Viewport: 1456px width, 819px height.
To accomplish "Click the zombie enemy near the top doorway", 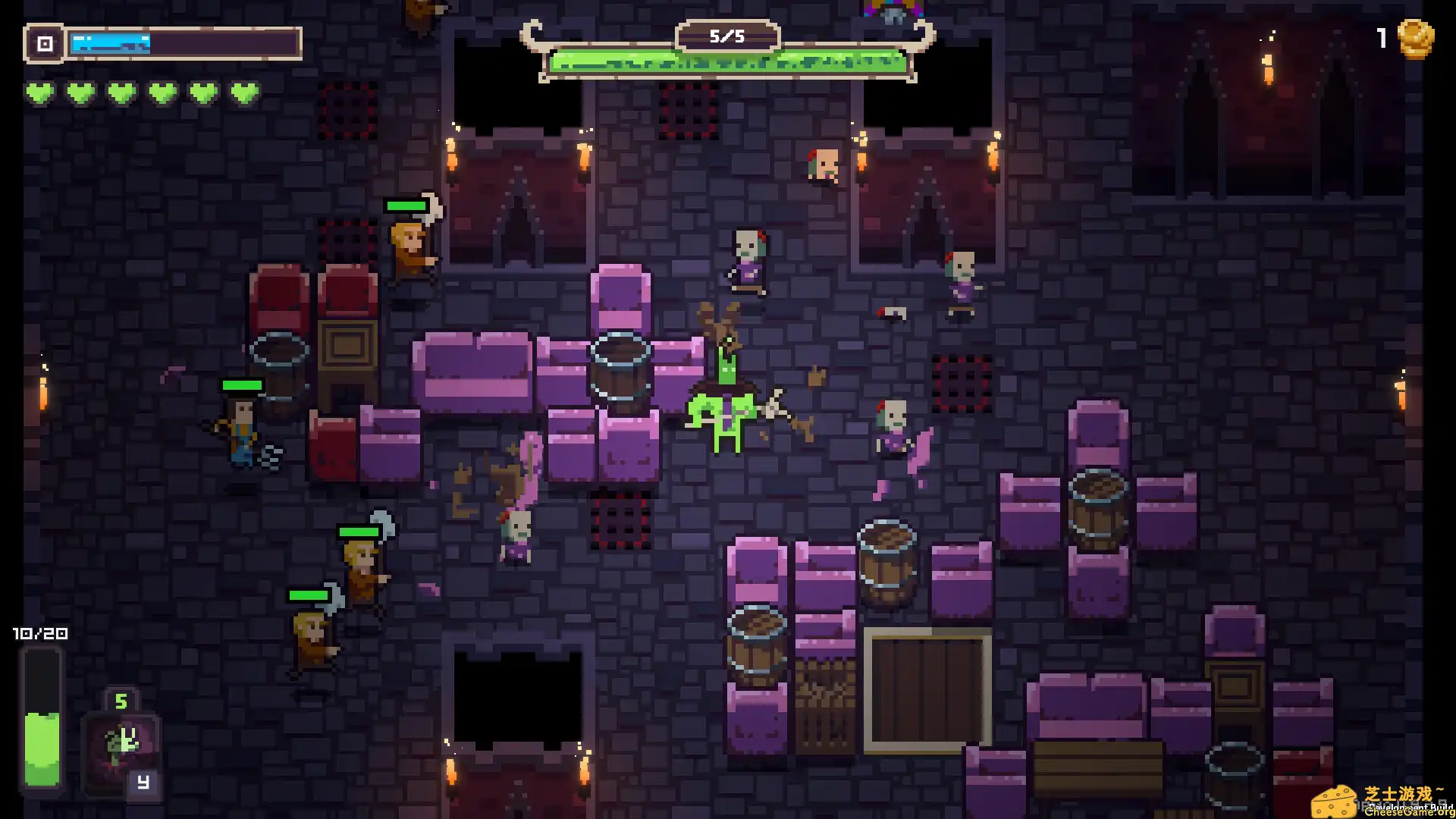I will pos(823,163).
